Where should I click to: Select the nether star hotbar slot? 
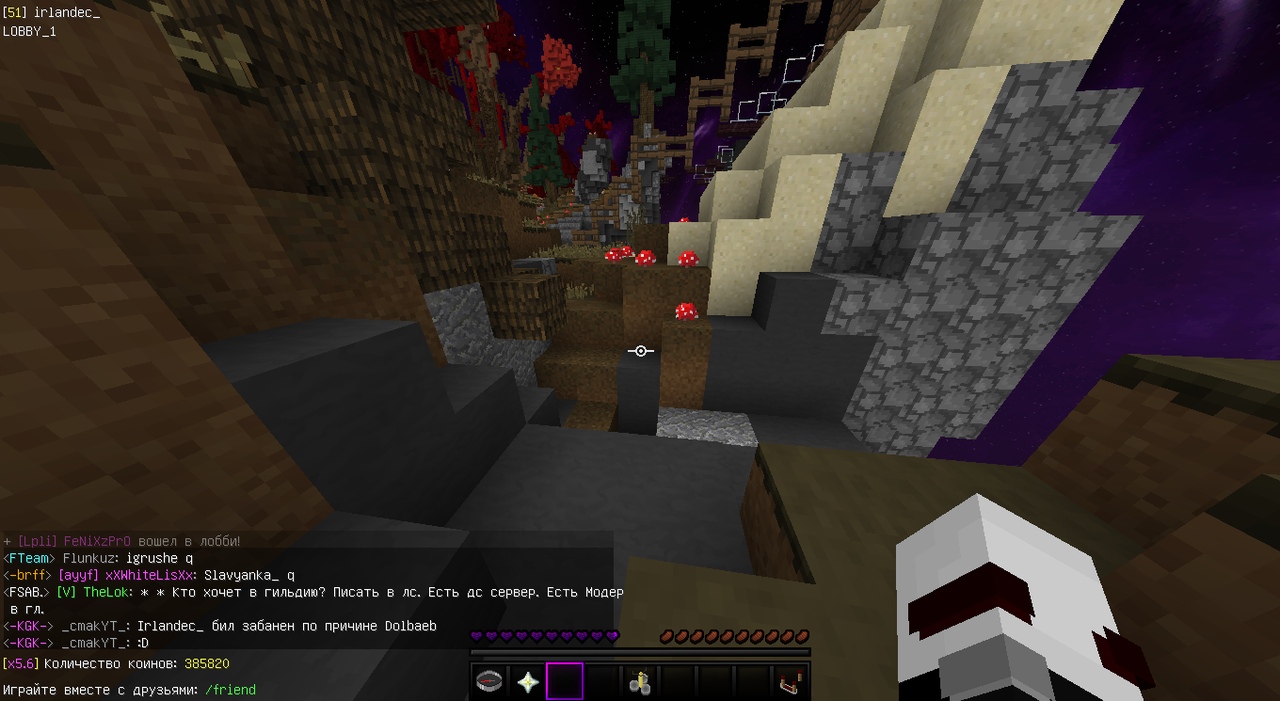527,682
